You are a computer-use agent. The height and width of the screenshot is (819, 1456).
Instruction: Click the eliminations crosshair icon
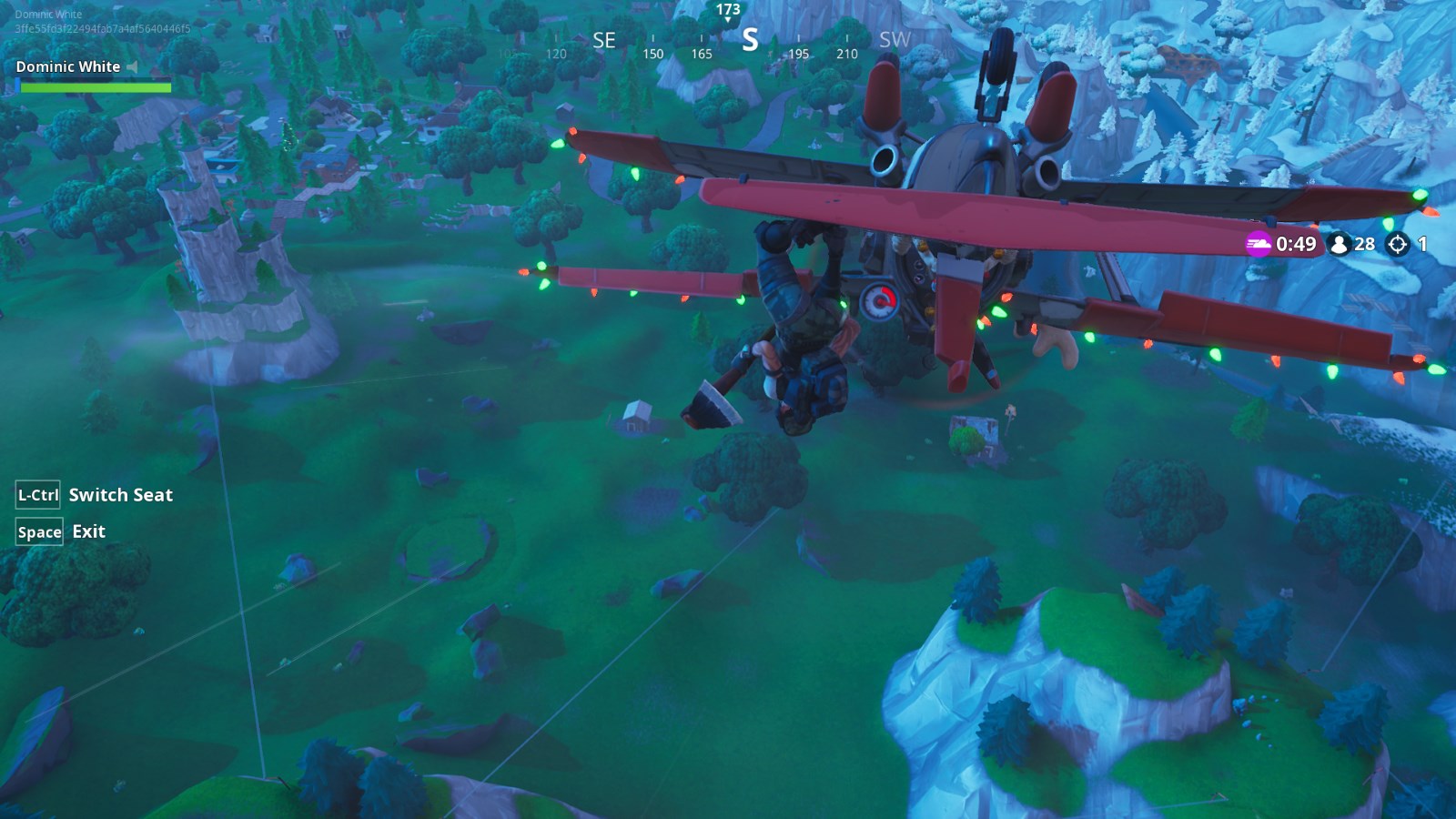(1397, 244)
